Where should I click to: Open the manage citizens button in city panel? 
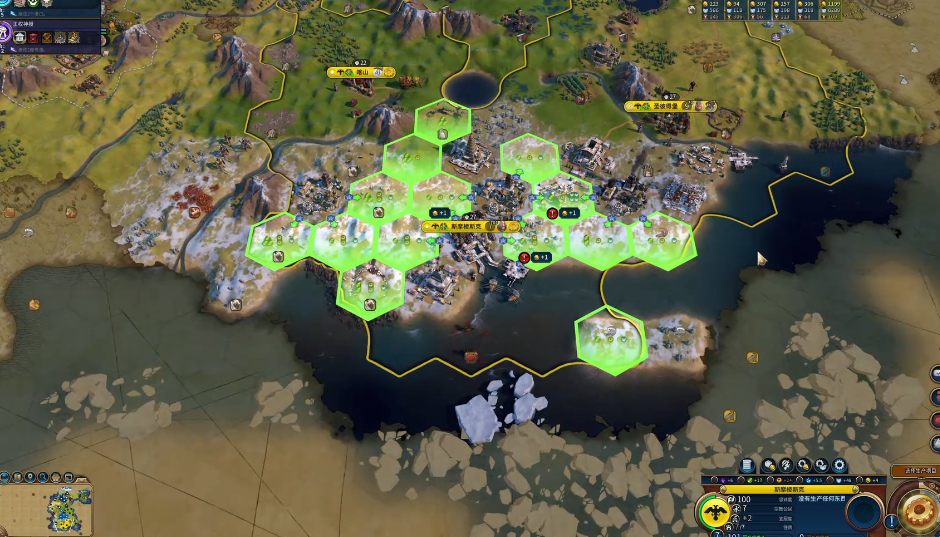point(787,465)
